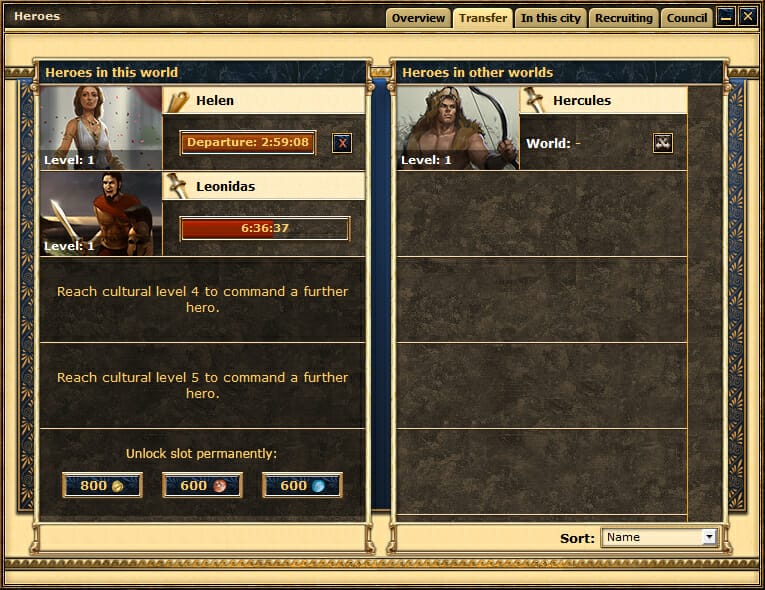Choose Hercules's portrait from other worlds
Screen dimensions: 765x590
point(458,128)
